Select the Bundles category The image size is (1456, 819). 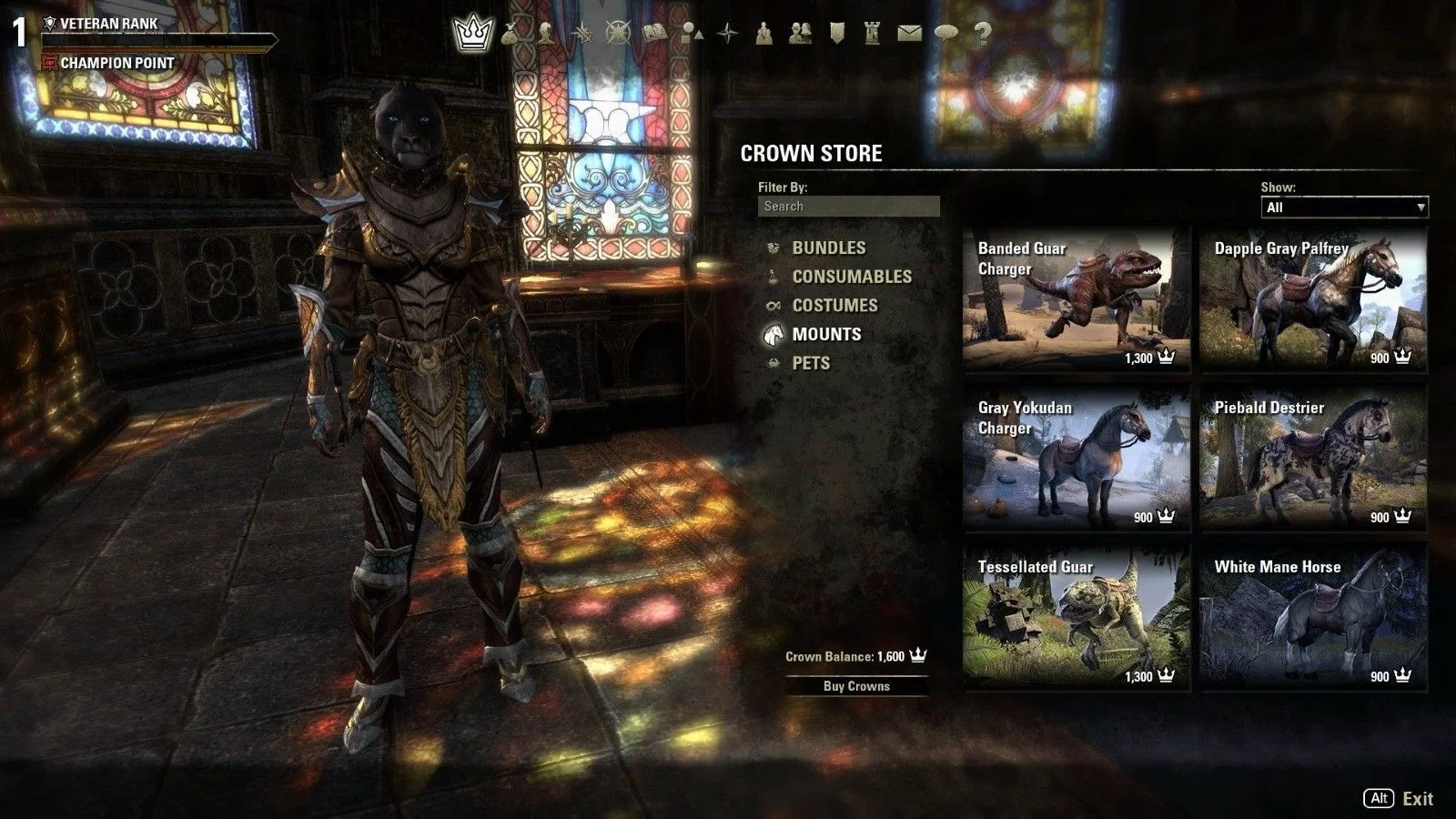(x=828, y=248)
